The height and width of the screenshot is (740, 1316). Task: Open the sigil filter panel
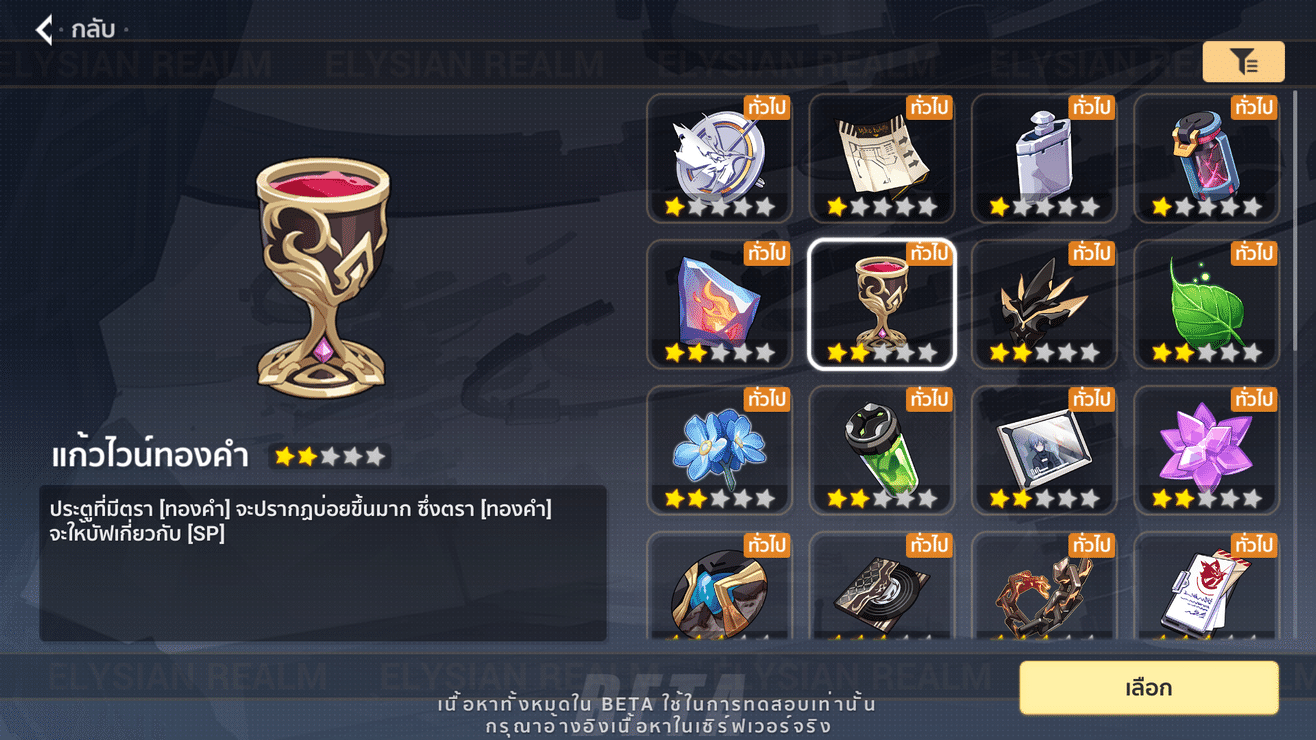(x=1243, y=62)
